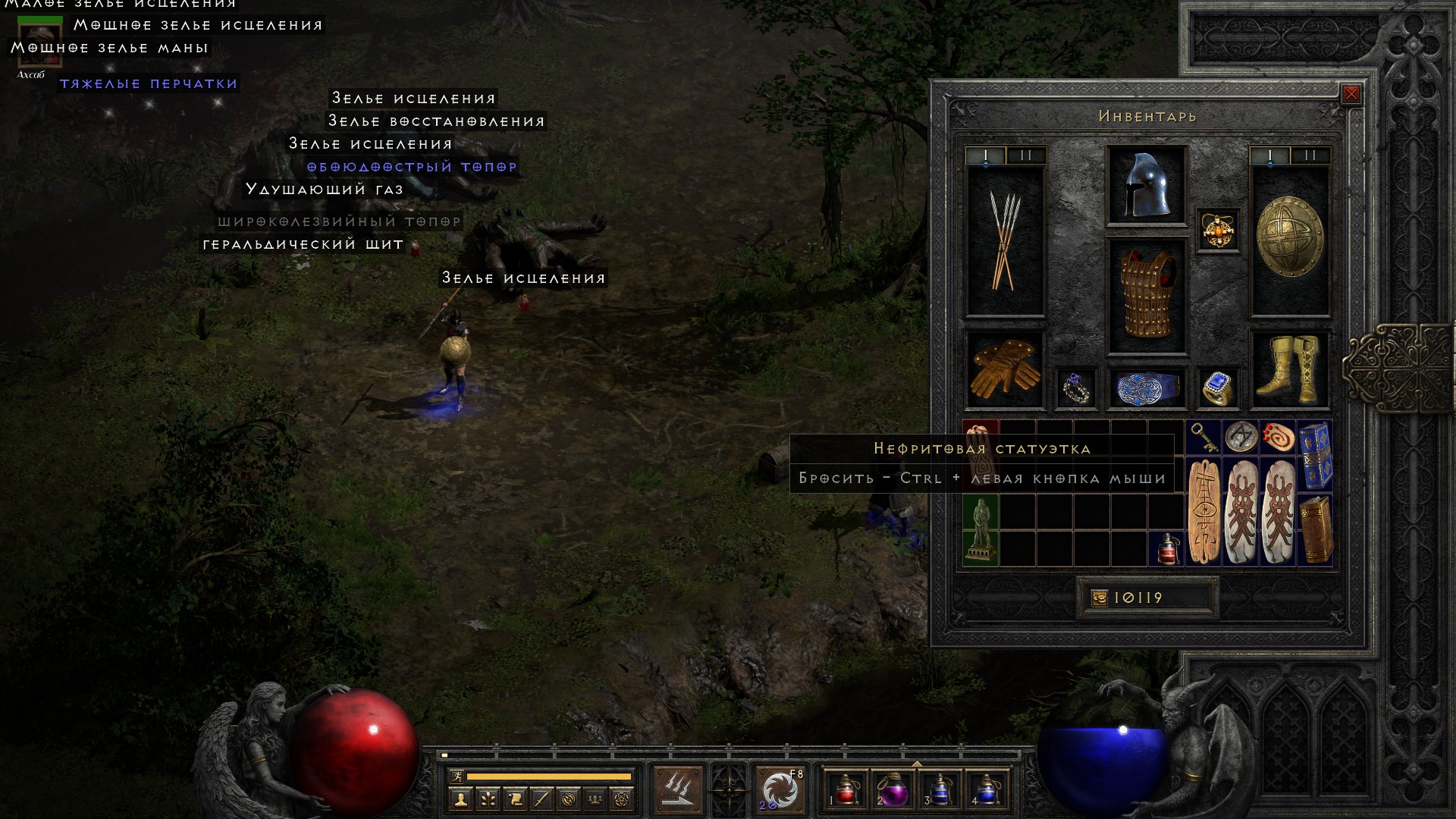Select the leather gloves slot
This screenshot has height=819, width=1456.
(1005, 369)
